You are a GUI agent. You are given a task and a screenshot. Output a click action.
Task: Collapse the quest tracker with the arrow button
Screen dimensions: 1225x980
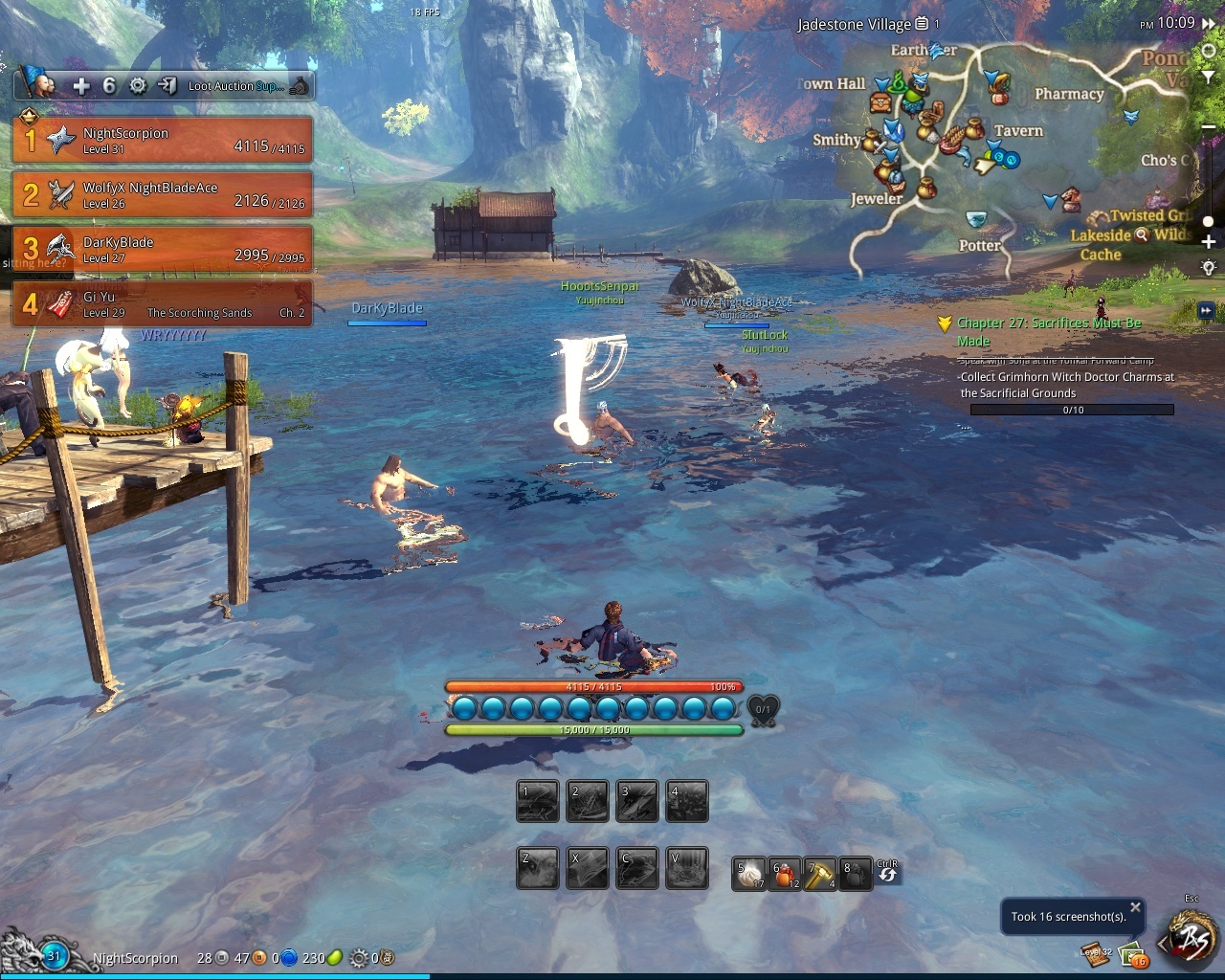(1205, 310)
